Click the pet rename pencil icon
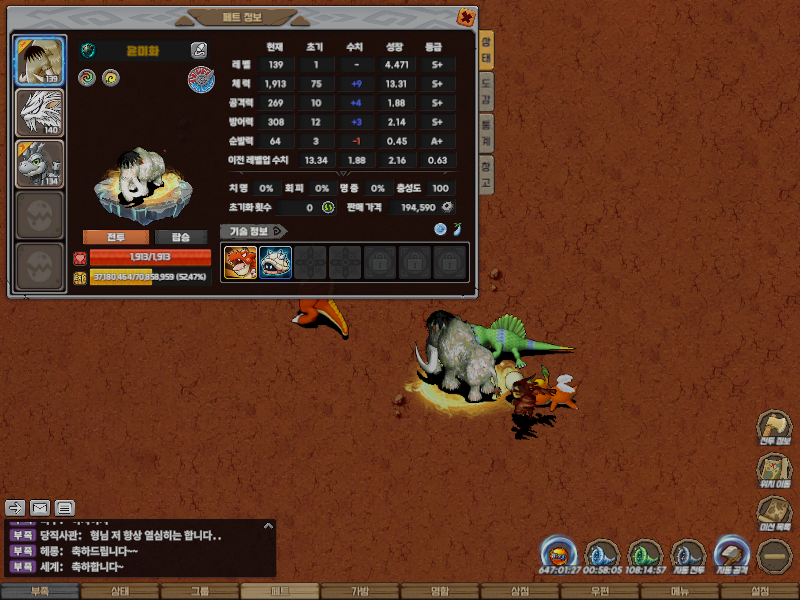 tap(199, 49)
